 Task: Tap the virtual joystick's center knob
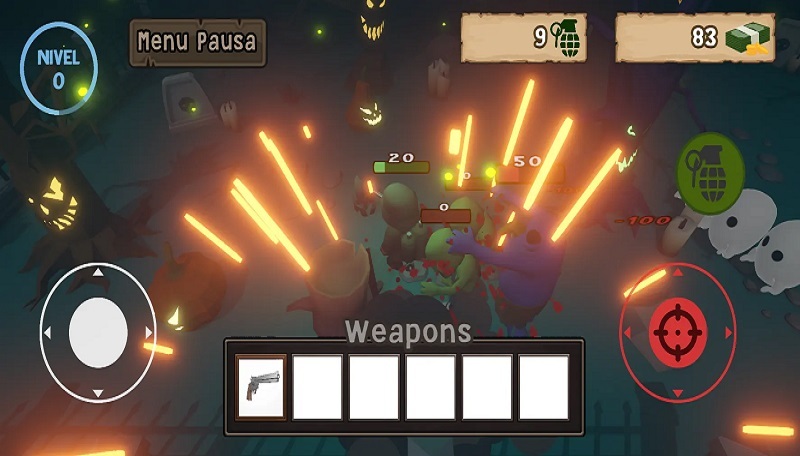tap(98, 331)
